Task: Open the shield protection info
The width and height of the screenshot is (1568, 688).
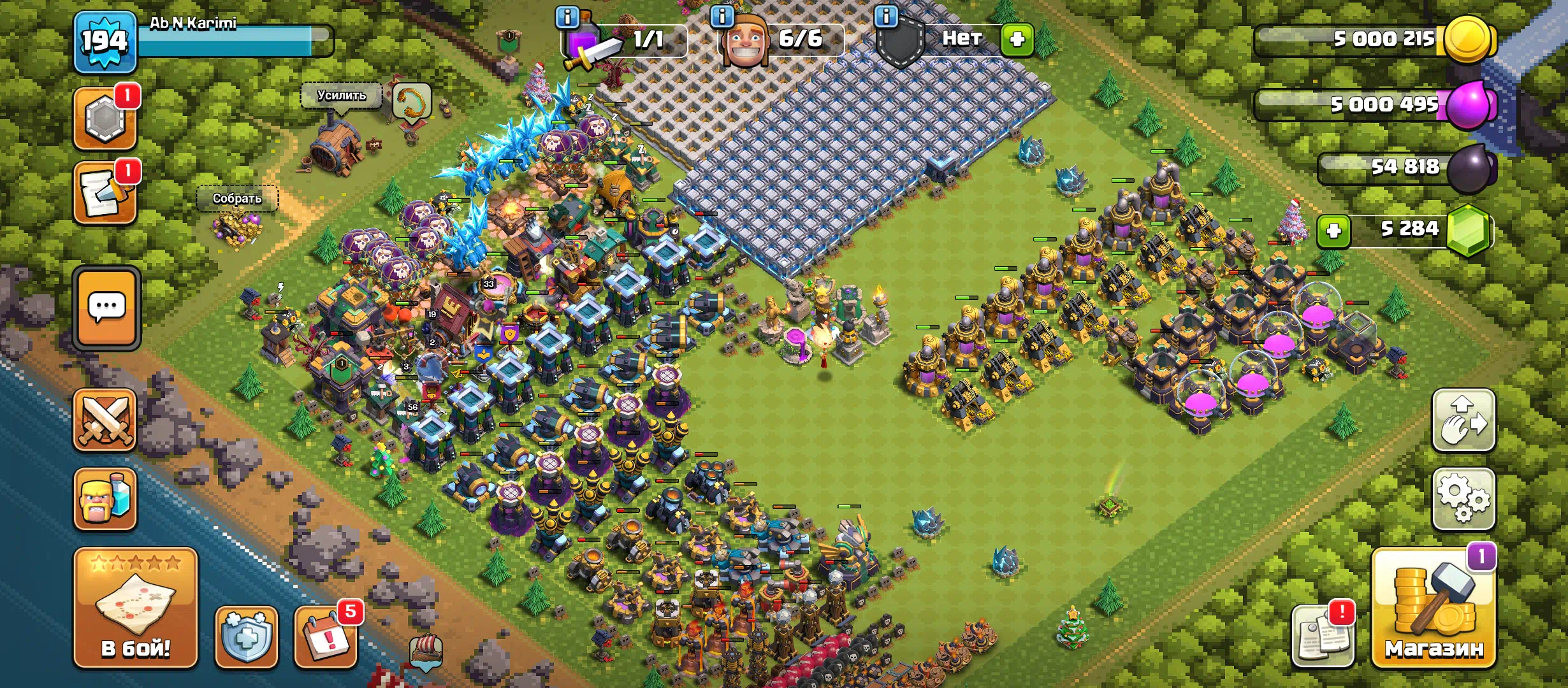Action: point(247,636)
